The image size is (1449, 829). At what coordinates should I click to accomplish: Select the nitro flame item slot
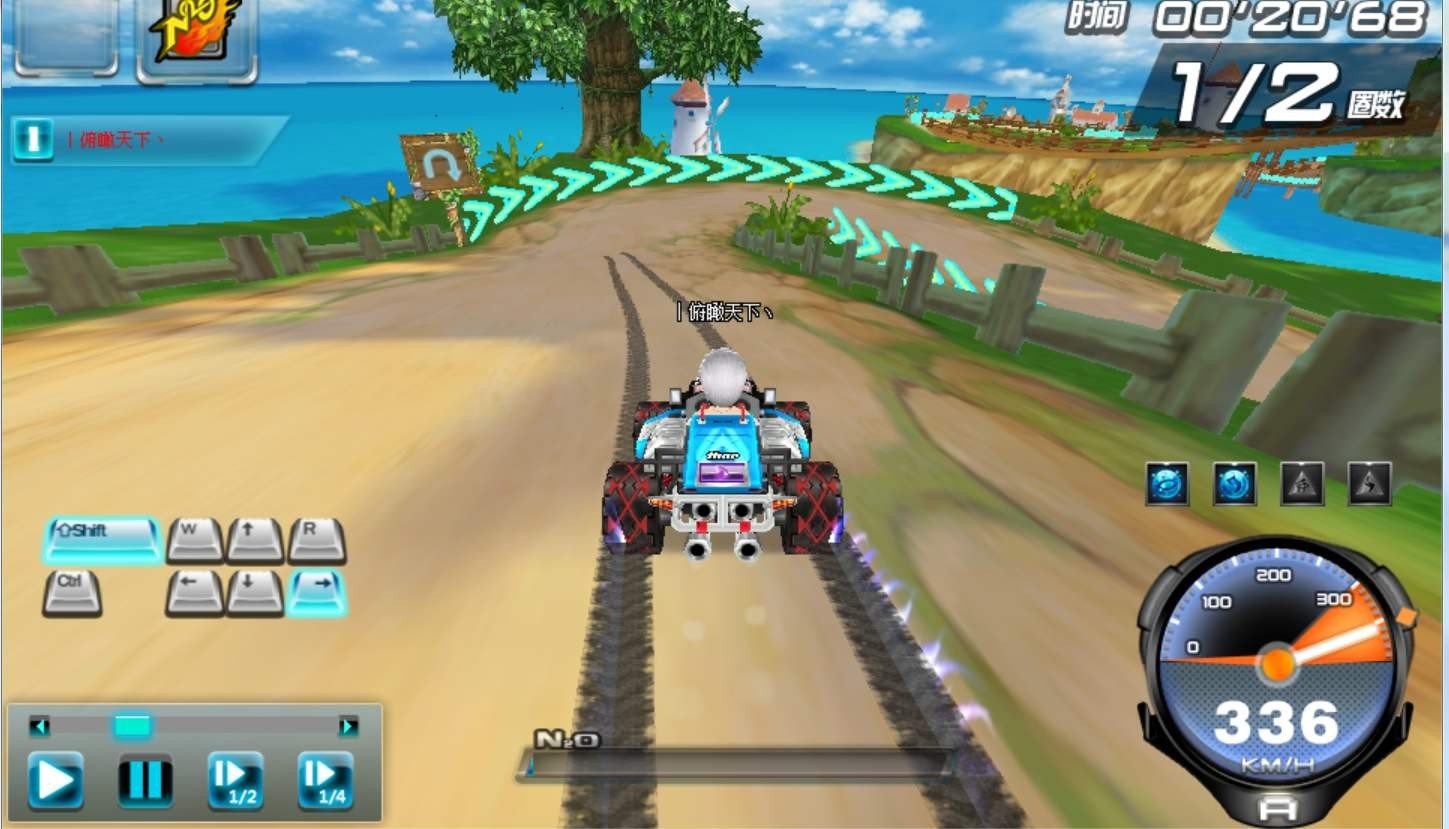tap(196, 38)
